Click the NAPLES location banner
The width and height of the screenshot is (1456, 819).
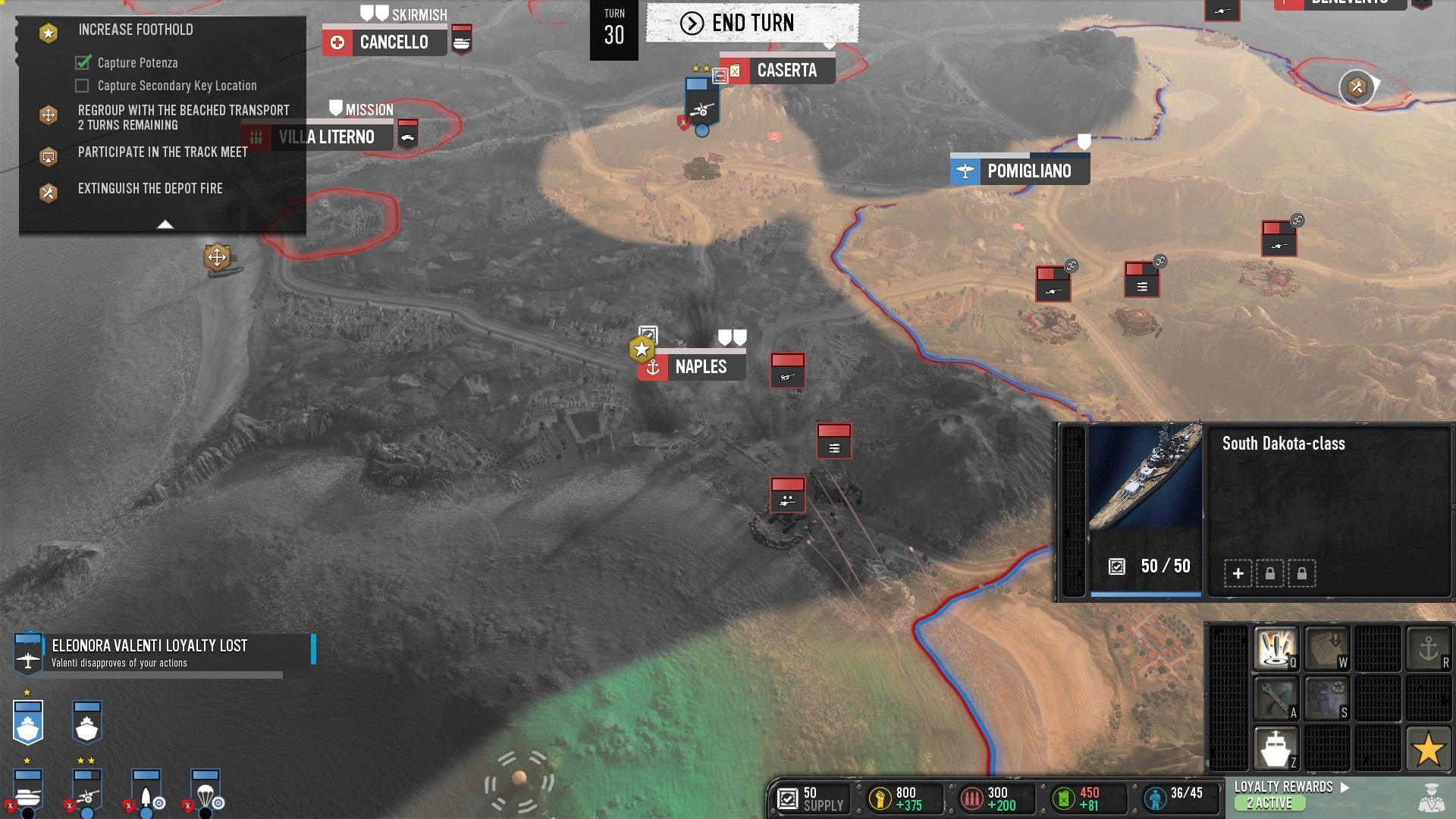[700, 366]
